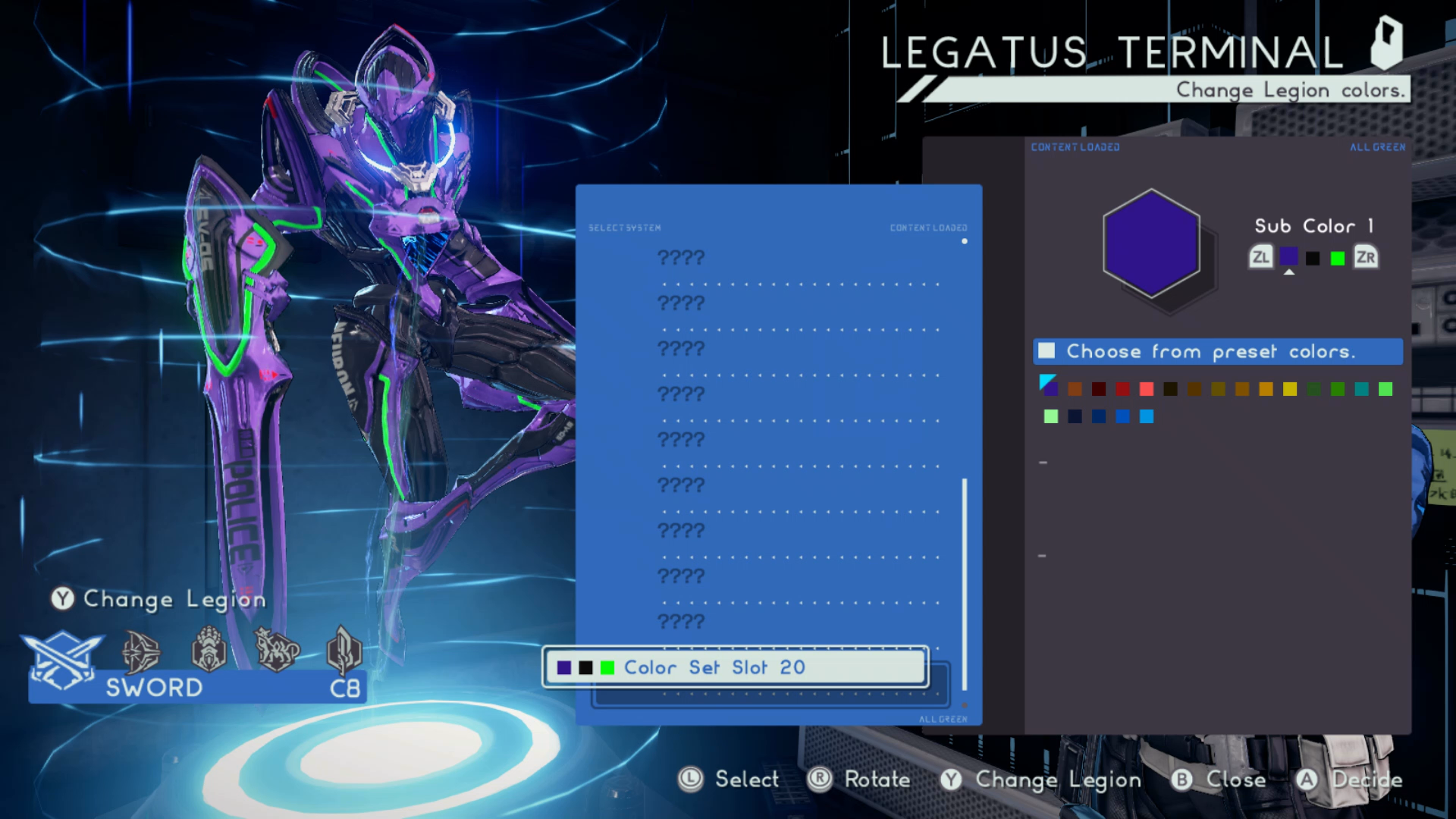Pick the bright red preset color
The height and width of the screenshot is (819, 1456).
click(1122, 390)
